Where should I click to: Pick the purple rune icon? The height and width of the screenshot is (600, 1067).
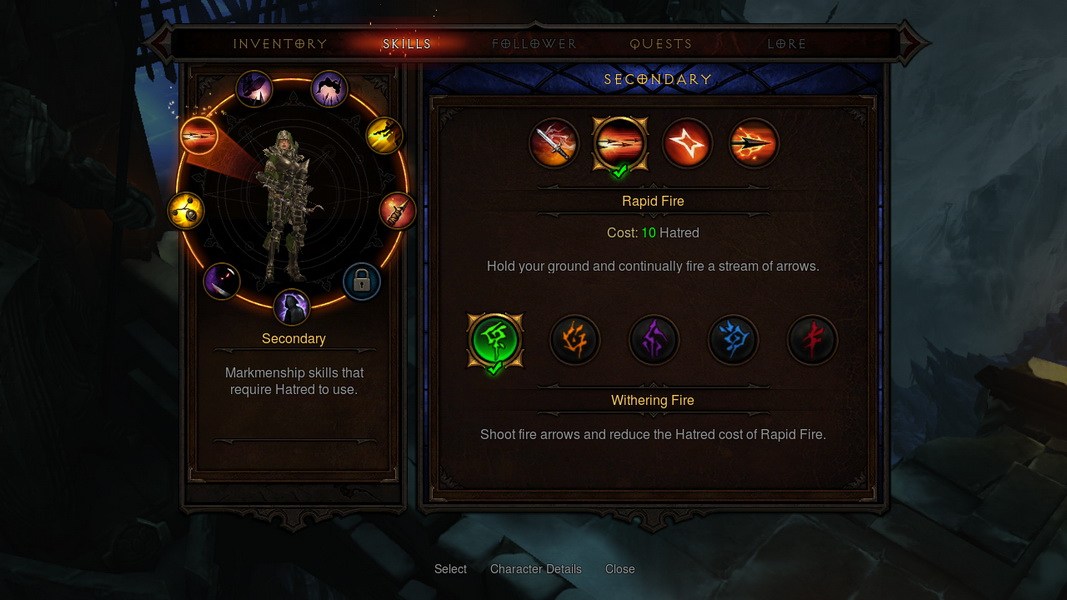654,340
